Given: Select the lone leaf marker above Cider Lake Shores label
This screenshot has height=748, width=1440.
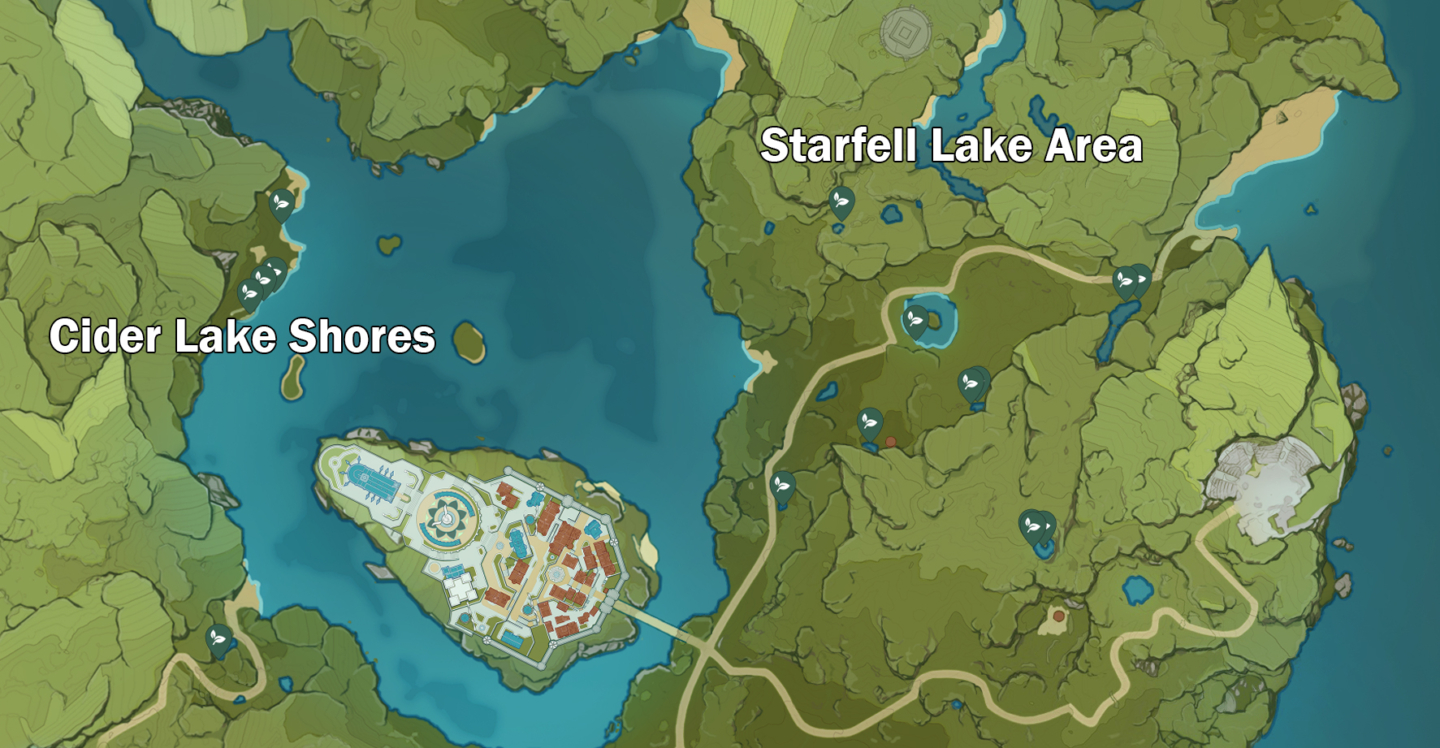Looking at the screenshot, I should click(282, 204).
